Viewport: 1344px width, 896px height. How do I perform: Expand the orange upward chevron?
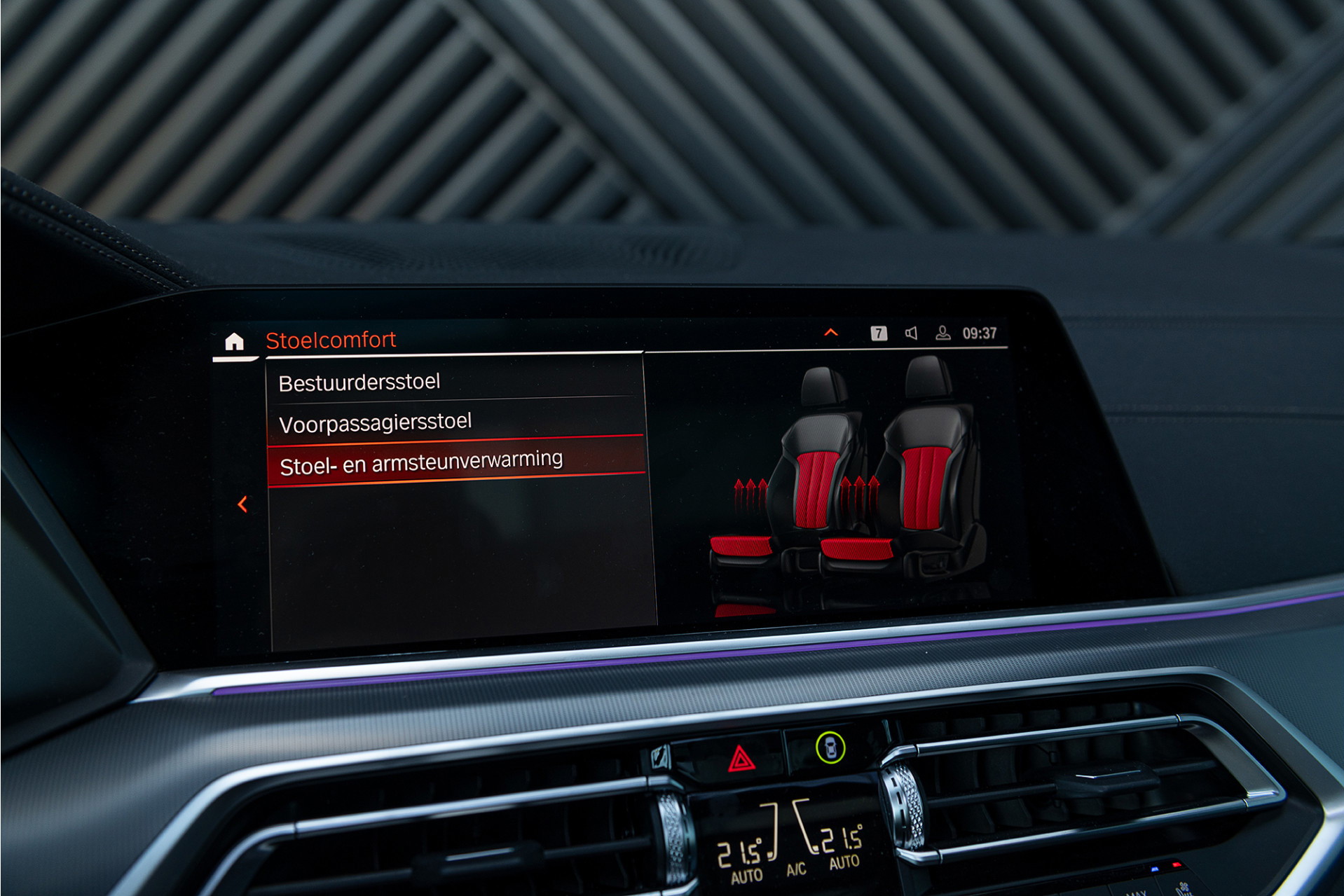[x=831, y=333]
